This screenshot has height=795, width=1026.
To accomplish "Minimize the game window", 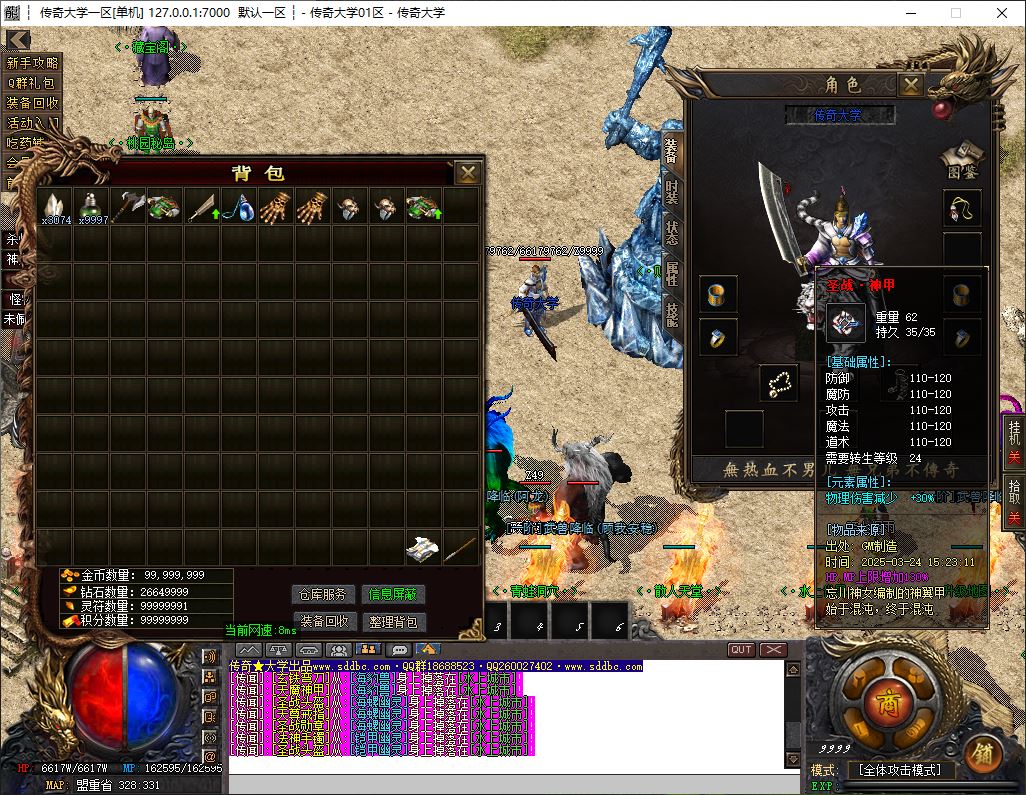I will click(x=910, y=13).
